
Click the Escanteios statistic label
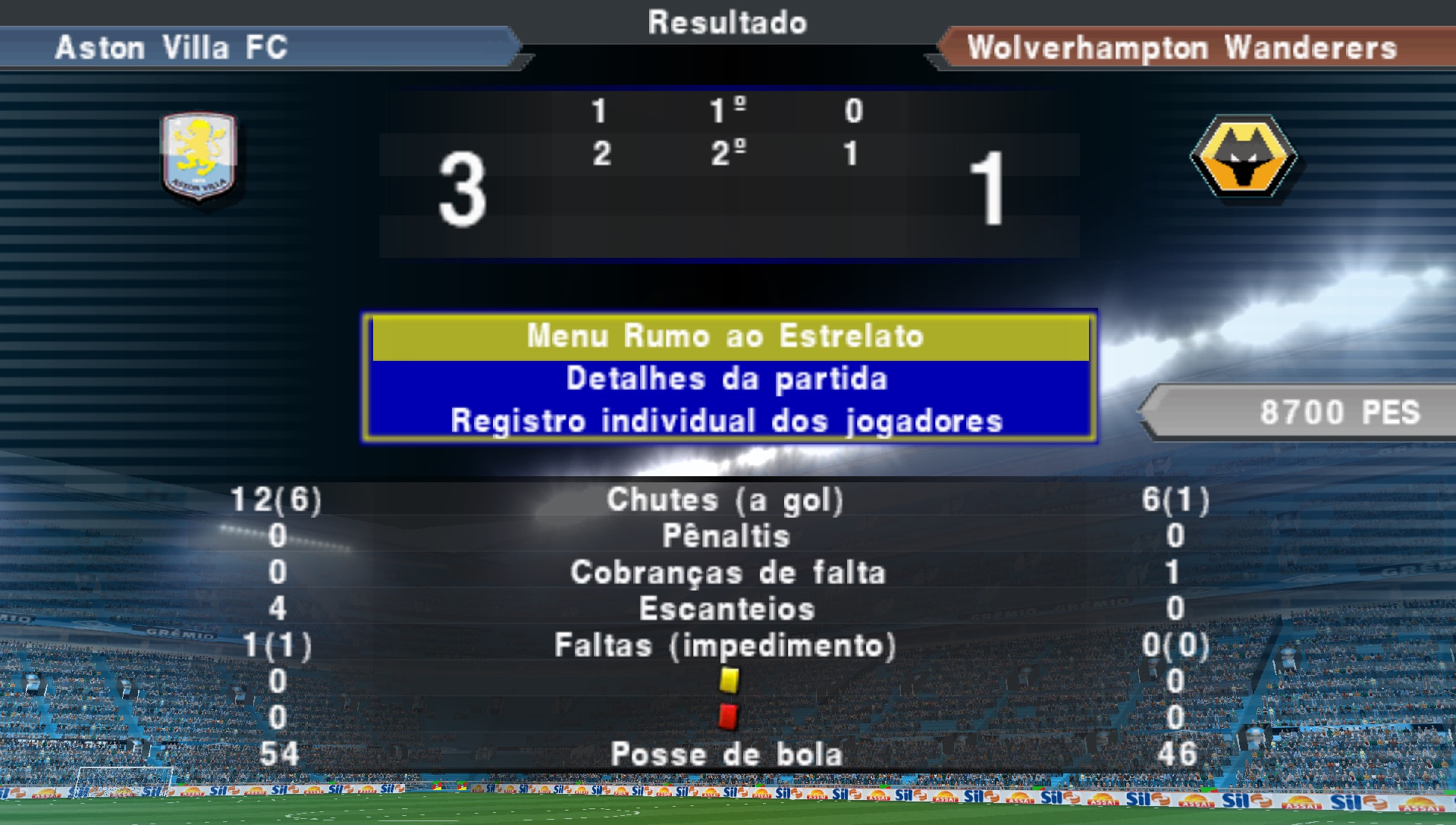726,609
